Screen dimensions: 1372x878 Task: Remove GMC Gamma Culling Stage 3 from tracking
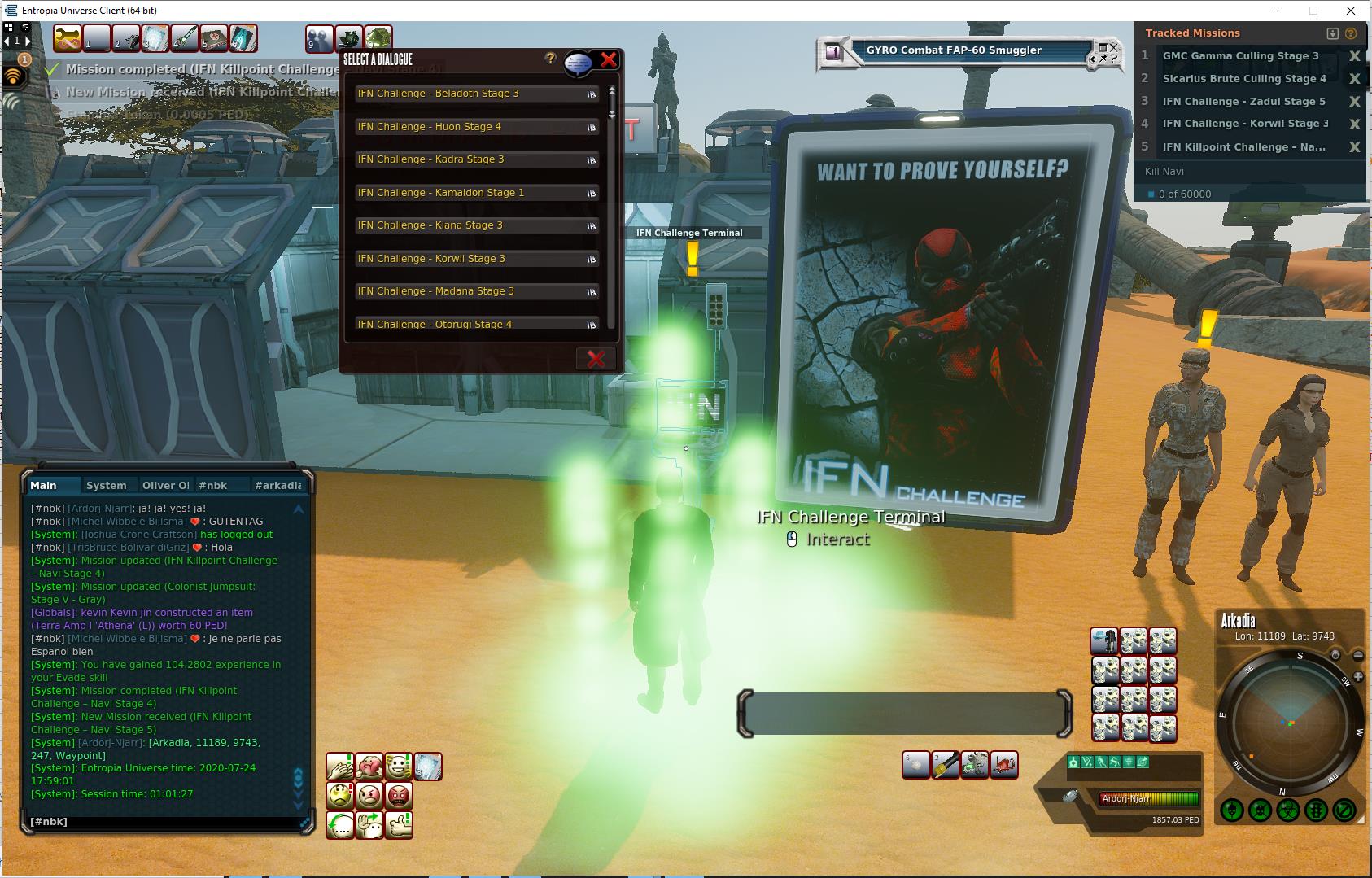click(x=1354, y=56)
